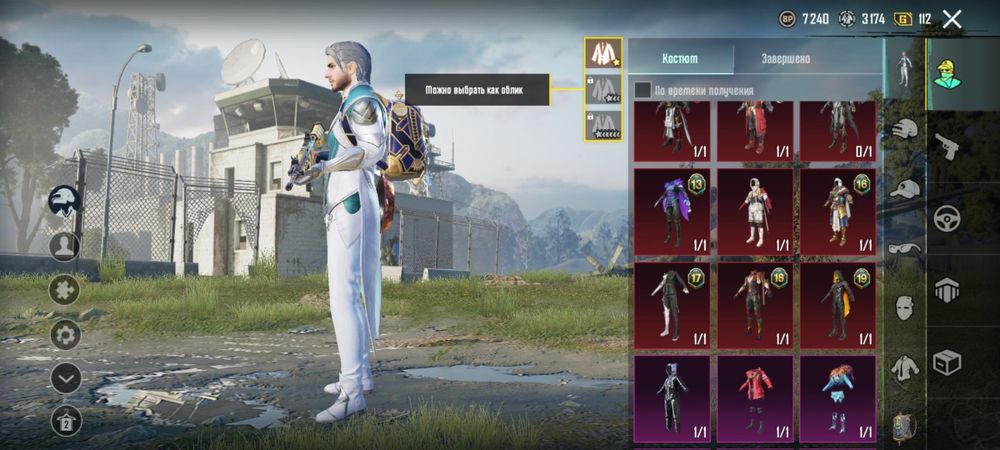Image resolution: width=1000 pixels, height=450 pixels.
Task: Select the yellow-caped level 19 outfit
Action: [838, 305]
